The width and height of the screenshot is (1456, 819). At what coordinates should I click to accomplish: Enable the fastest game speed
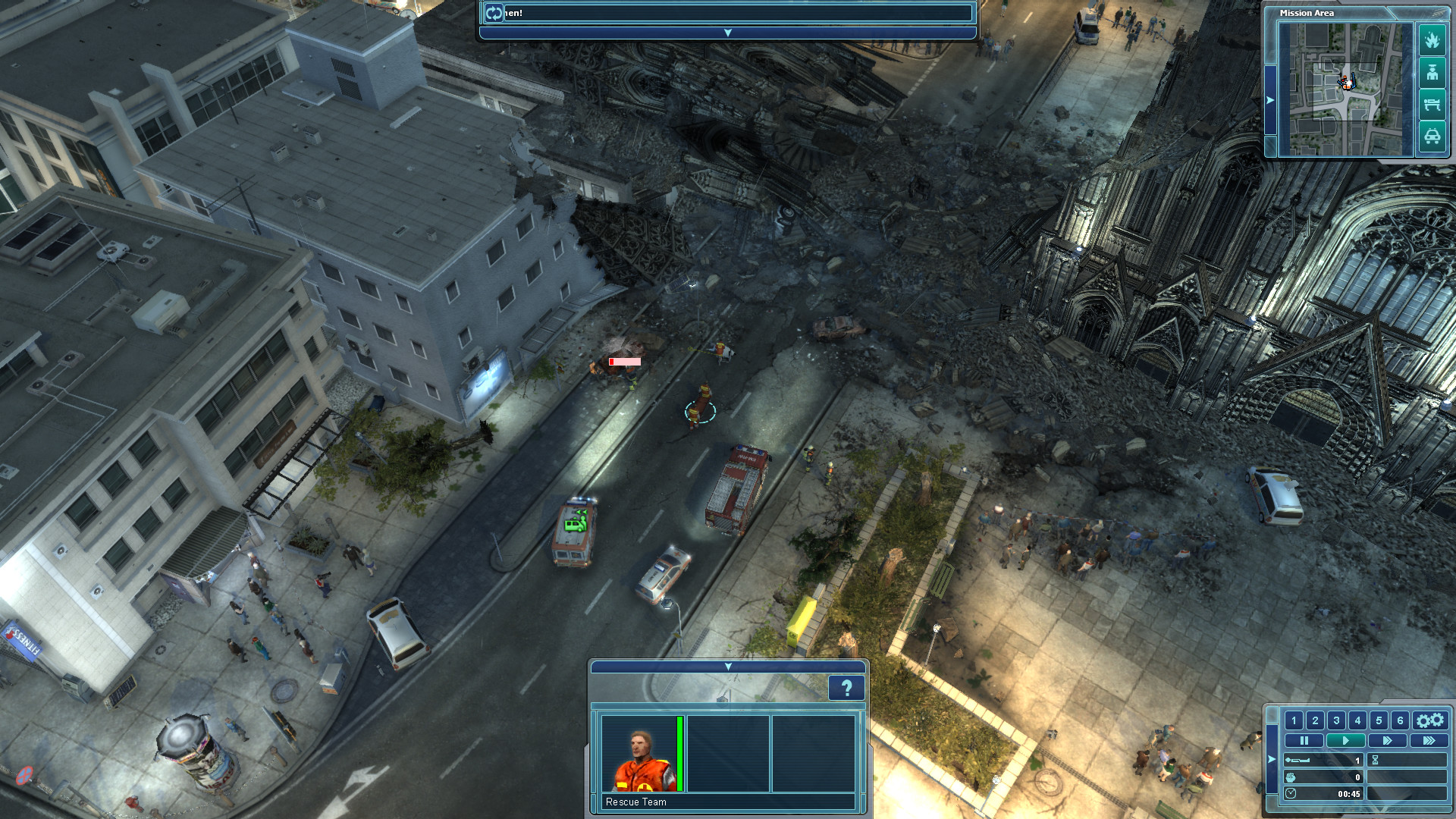pyautogui.click(x=1429, y=740)
